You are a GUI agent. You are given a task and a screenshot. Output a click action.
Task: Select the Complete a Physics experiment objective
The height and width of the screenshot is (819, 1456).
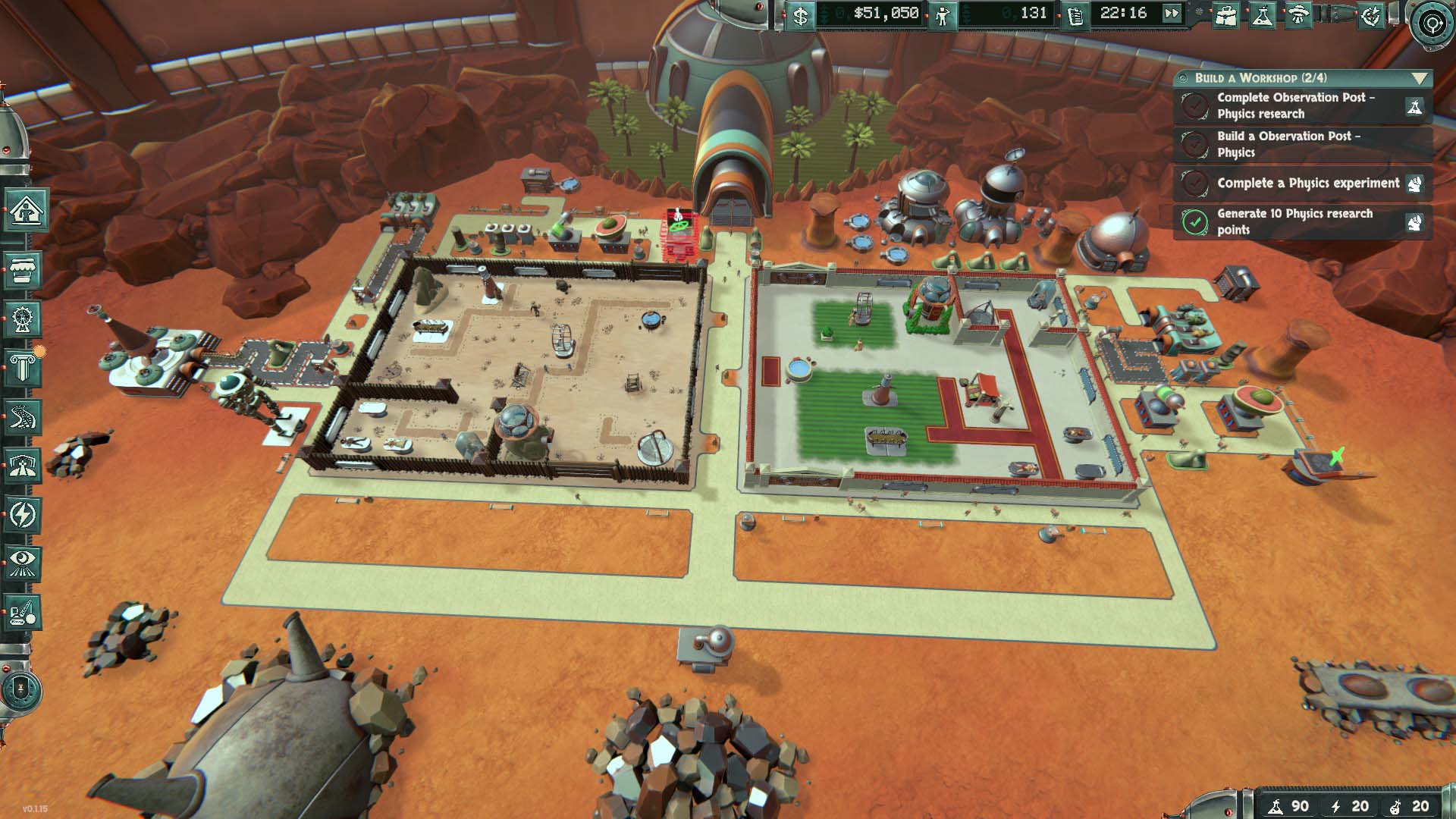pos(1308,184)
